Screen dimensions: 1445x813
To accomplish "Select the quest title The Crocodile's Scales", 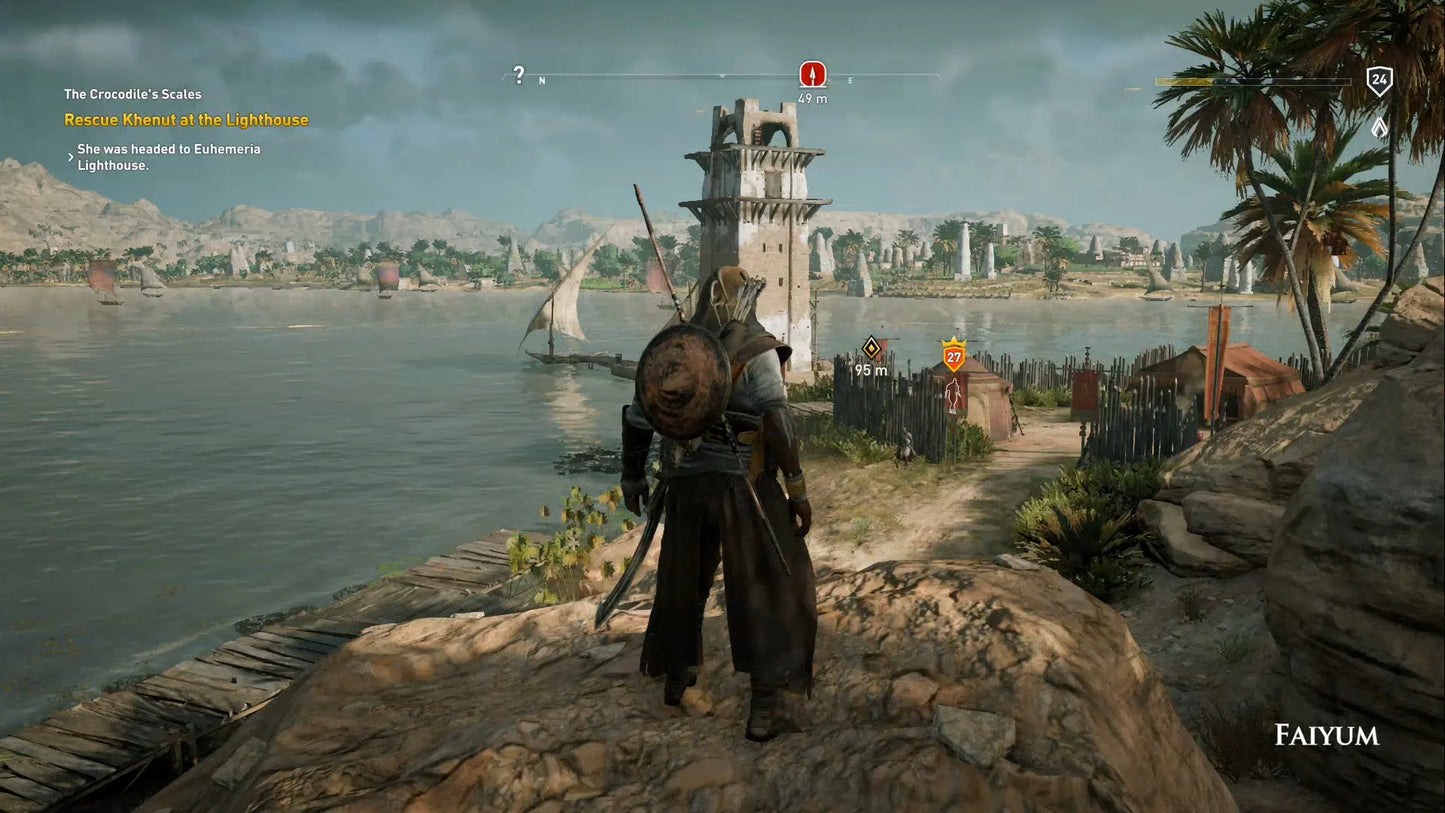I will tap(132, 93).
